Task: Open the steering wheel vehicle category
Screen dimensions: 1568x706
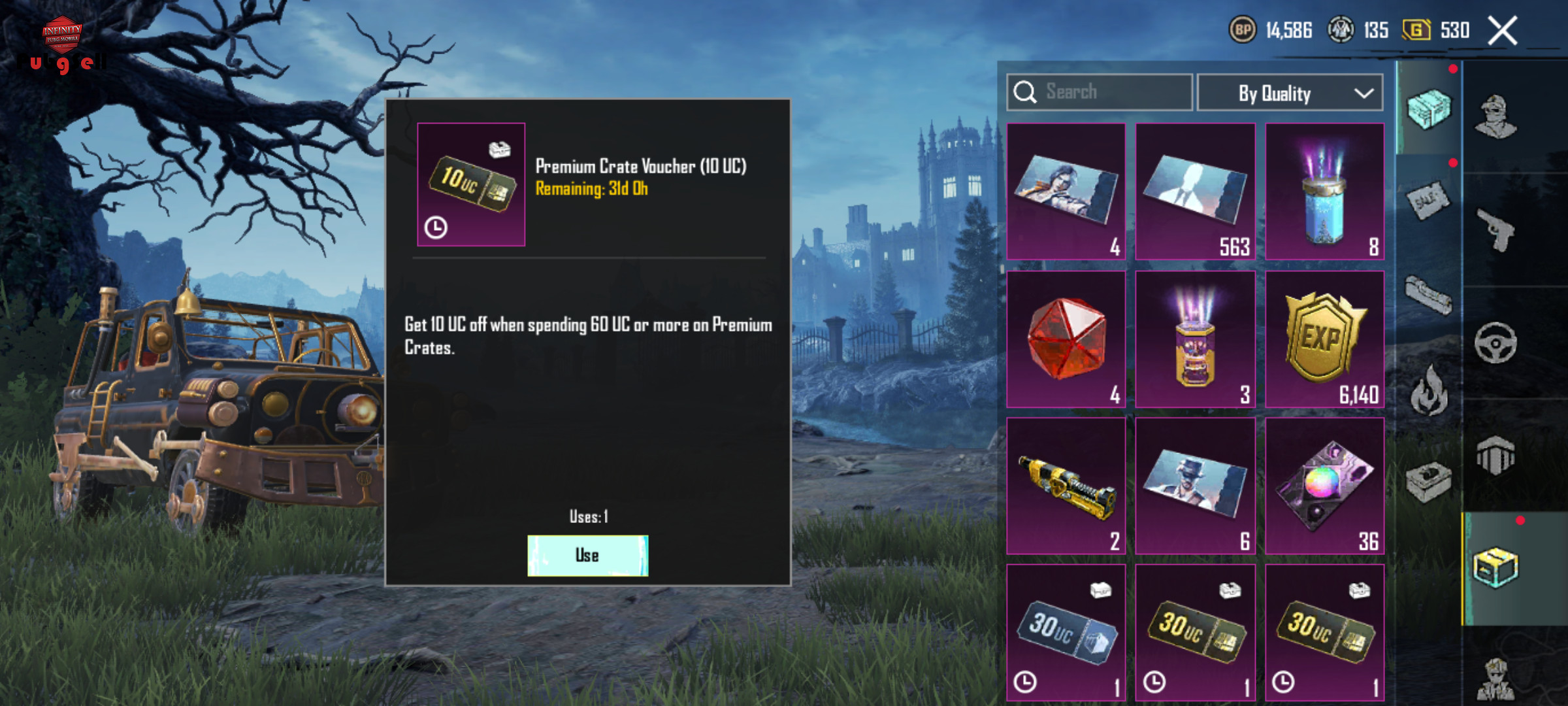Action: (x=1496, y=343)
